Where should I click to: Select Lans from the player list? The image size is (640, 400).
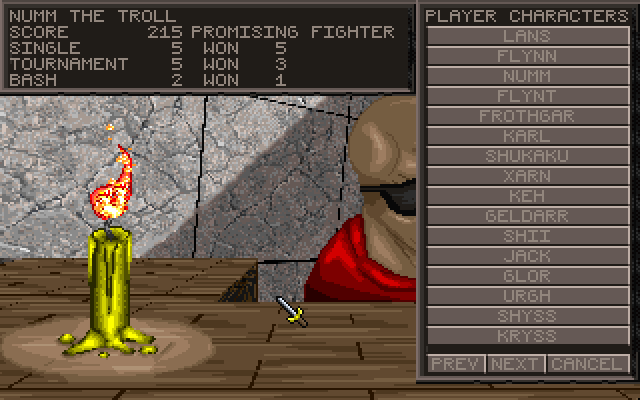[527, 36]
